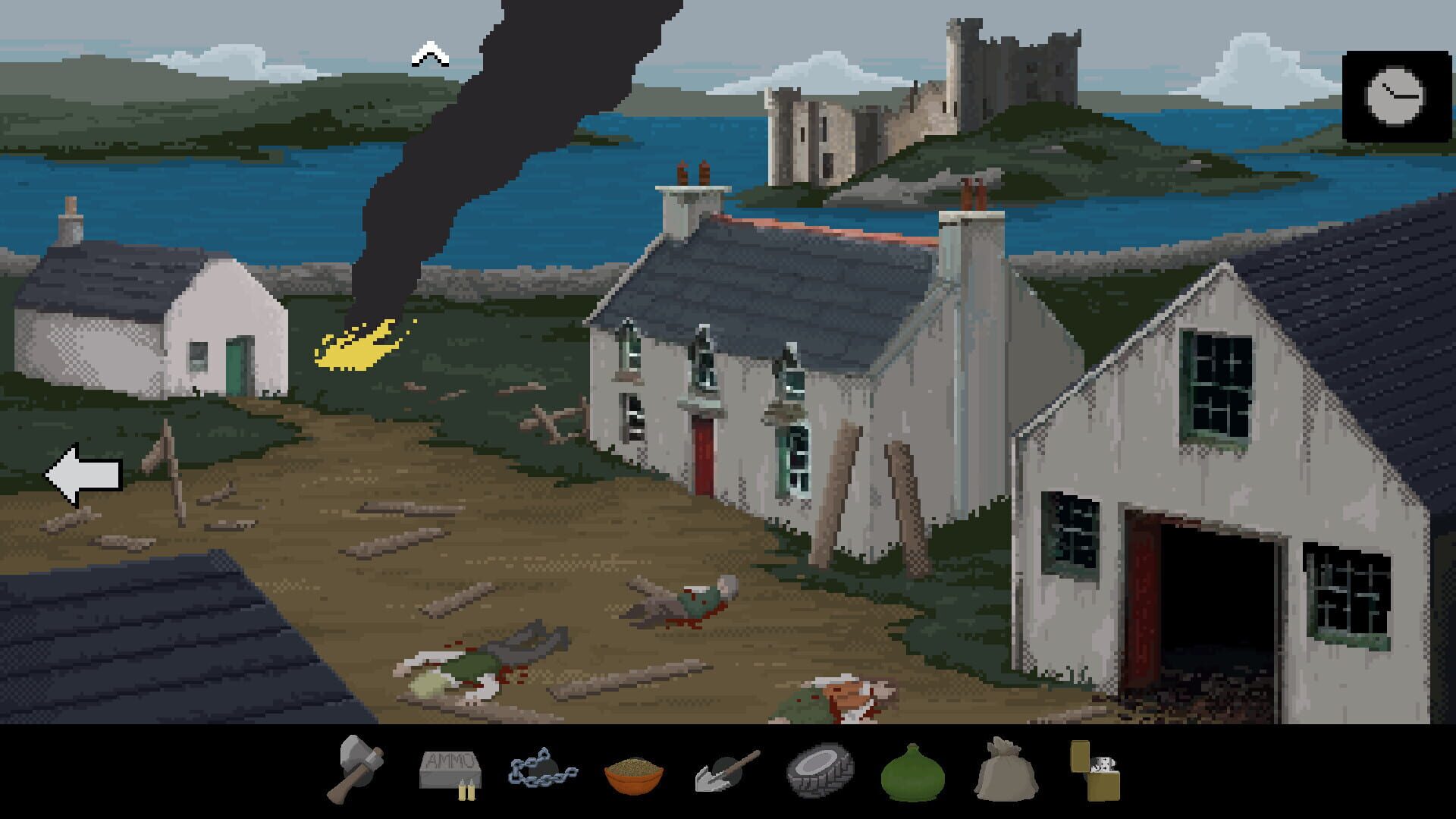Click the left exit arrow

click(85, 474)
